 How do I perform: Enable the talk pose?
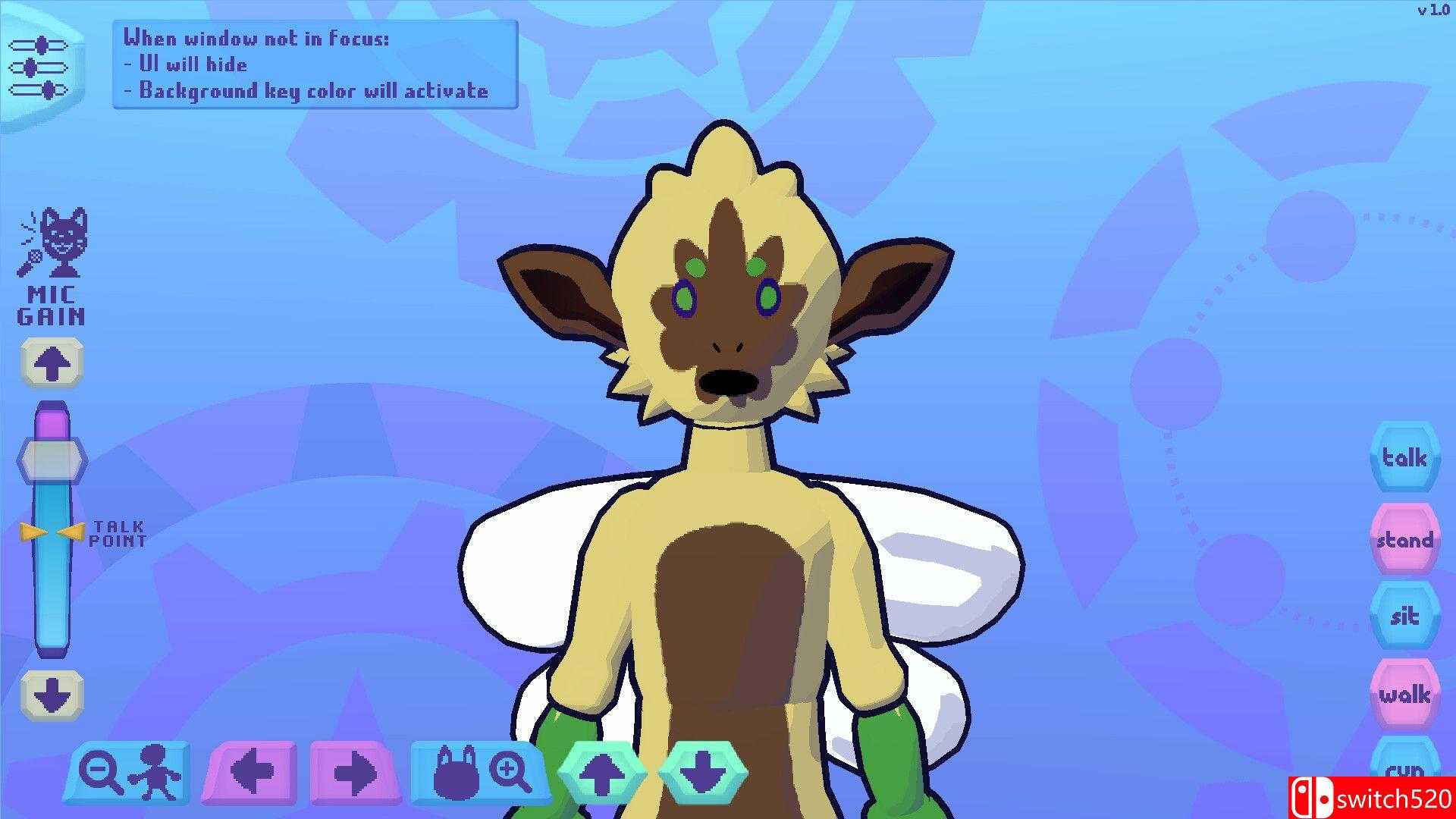click(1404, 457)
